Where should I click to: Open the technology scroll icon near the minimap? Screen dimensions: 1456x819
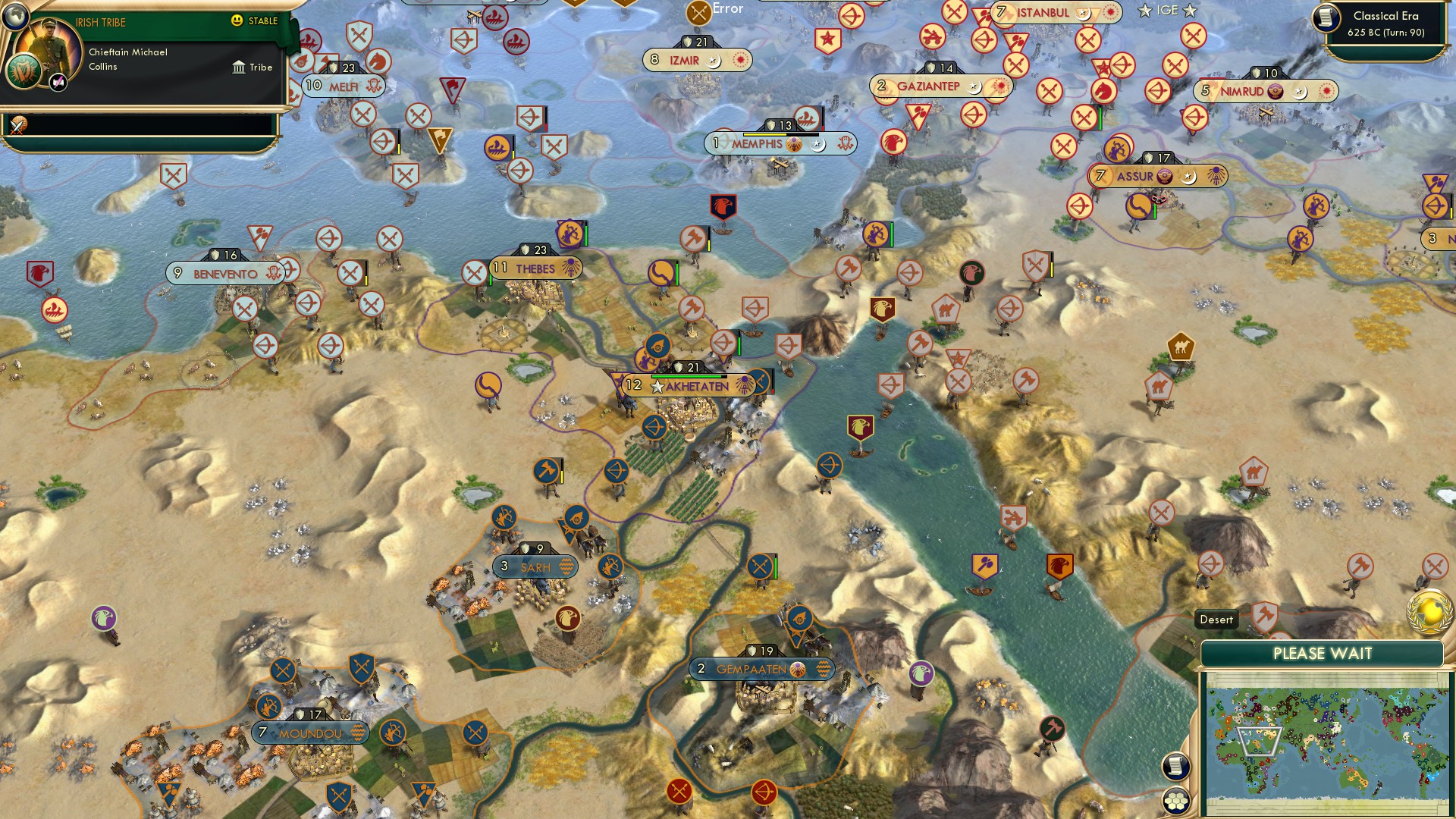1175,767
